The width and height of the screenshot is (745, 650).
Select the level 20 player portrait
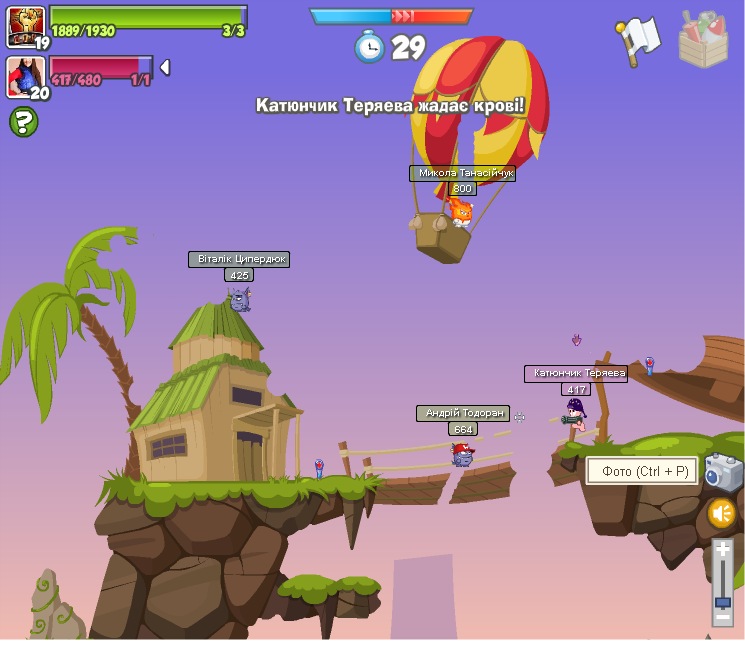point(25,76)
